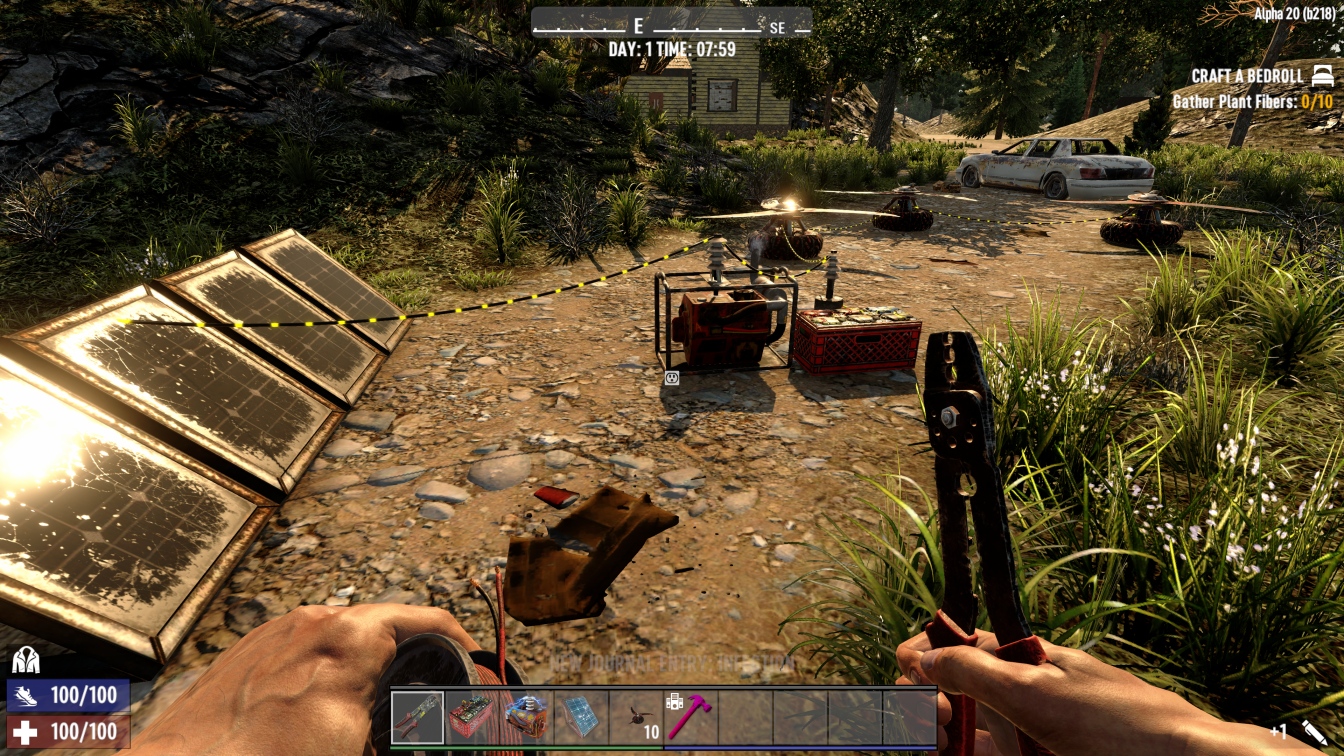
Task: Select the wire tool hotbar slot
Action: tap(418, 717)
